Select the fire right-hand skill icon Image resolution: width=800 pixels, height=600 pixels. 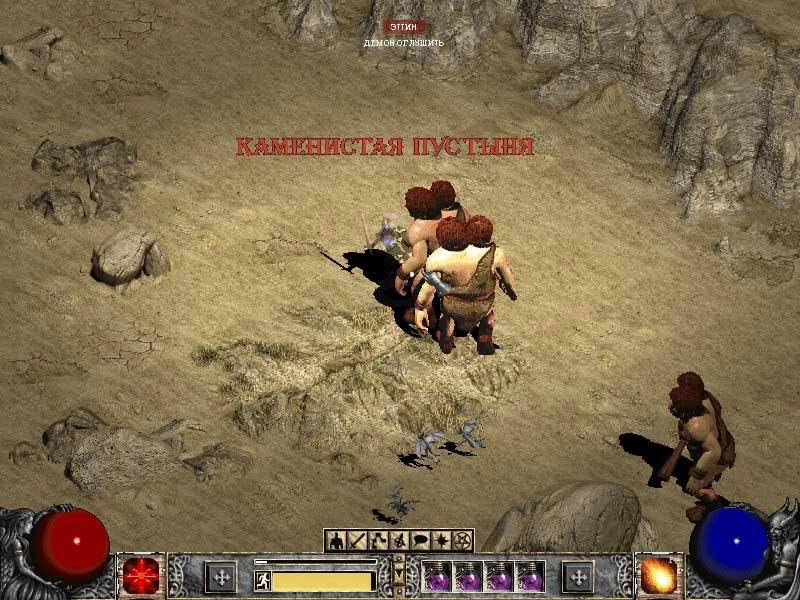[x=658, y=576]
